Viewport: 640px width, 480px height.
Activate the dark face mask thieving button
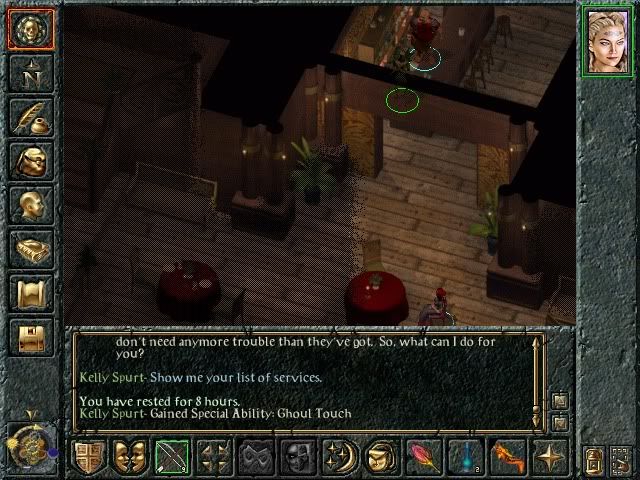(298, 457)
